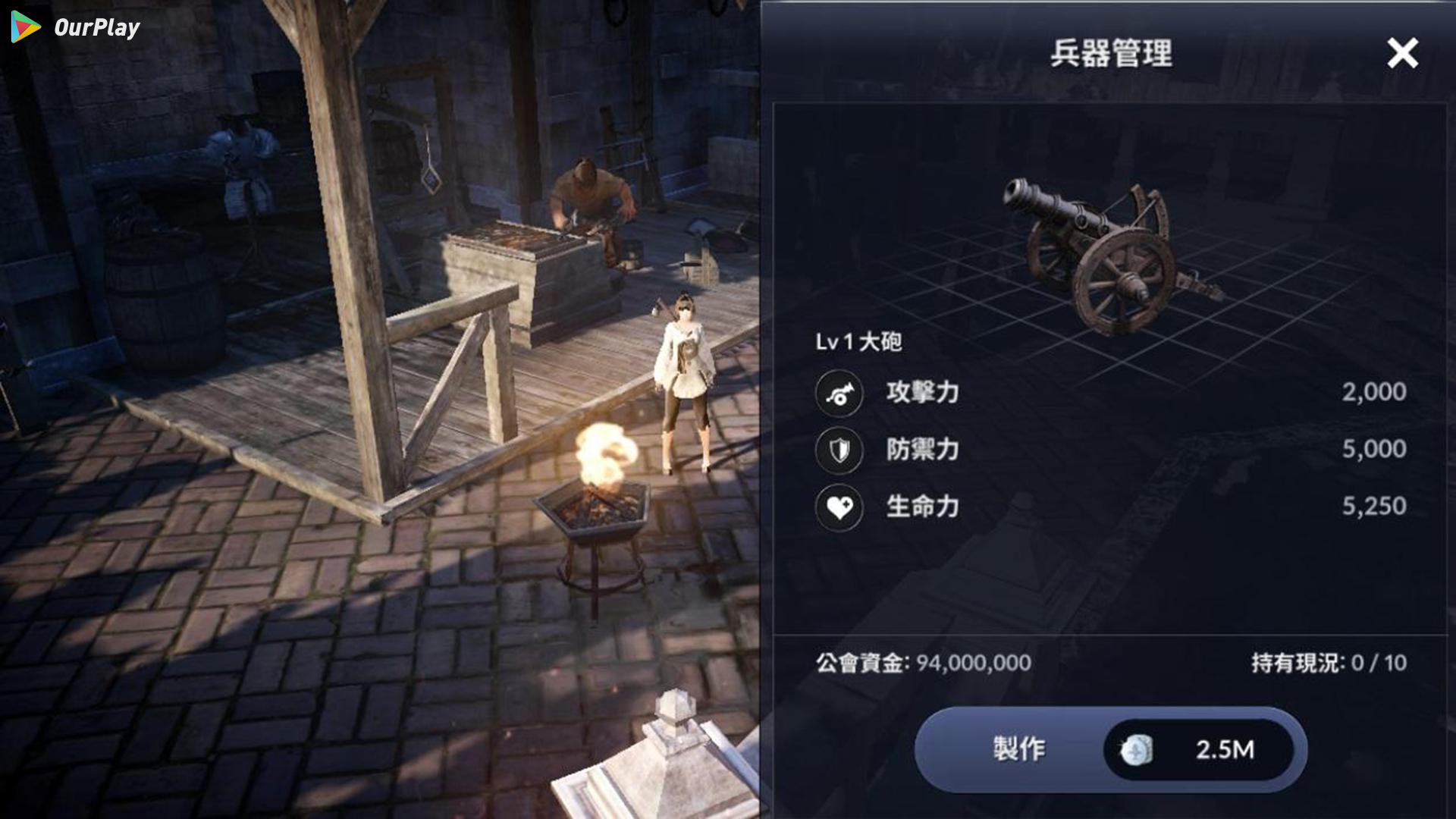Tap the 生命力 stat entry
Image resolution: width=1456 pixels, height=819 pixels.
click(922, 506)
